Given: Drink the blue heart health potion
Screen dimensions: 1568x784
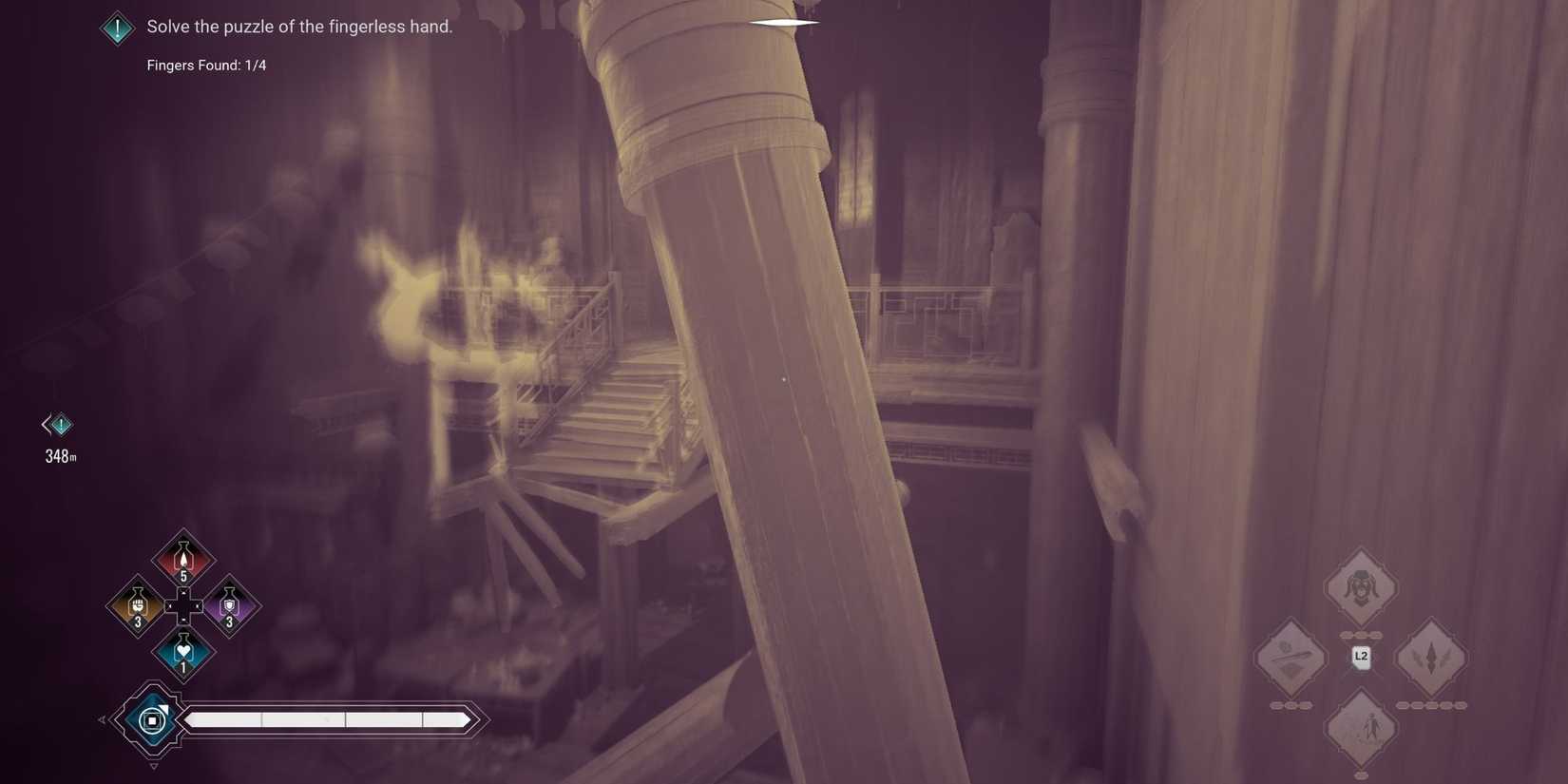Looking at the screenshot, I should pos(182,652).
